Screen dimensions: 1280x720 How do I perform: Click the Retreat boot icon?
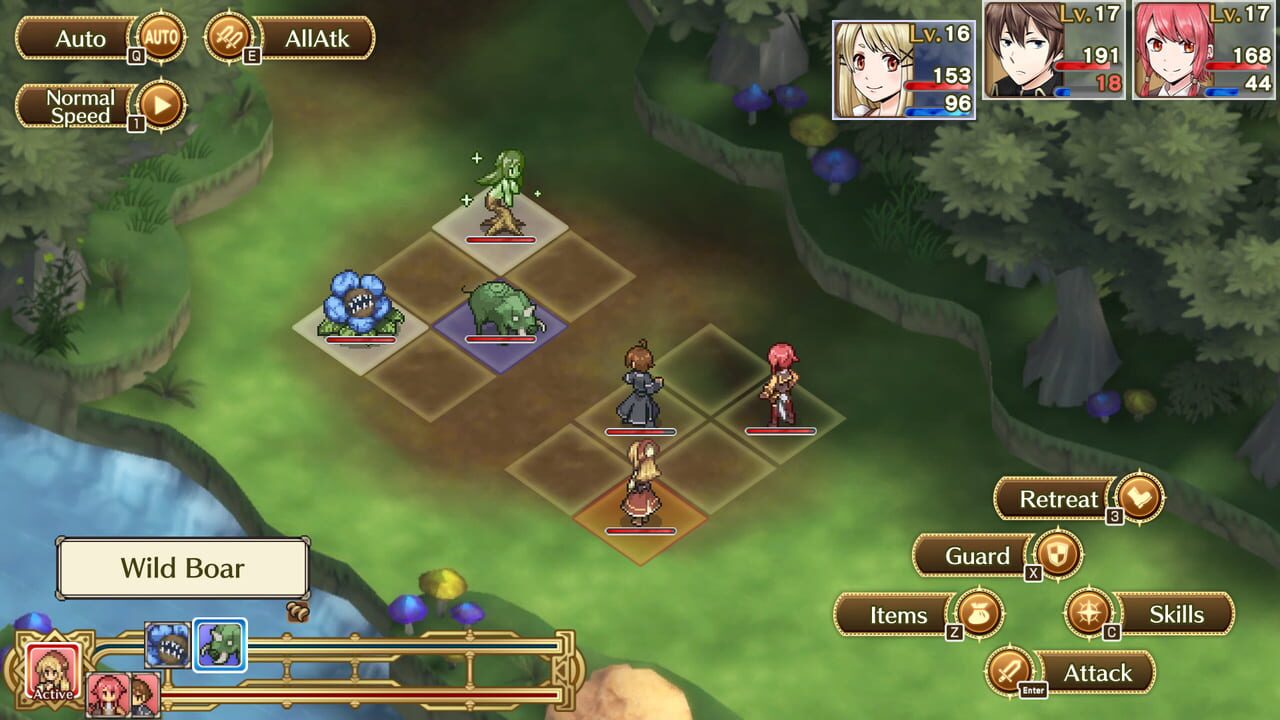pyautogui.click(x=1140, y=498)
